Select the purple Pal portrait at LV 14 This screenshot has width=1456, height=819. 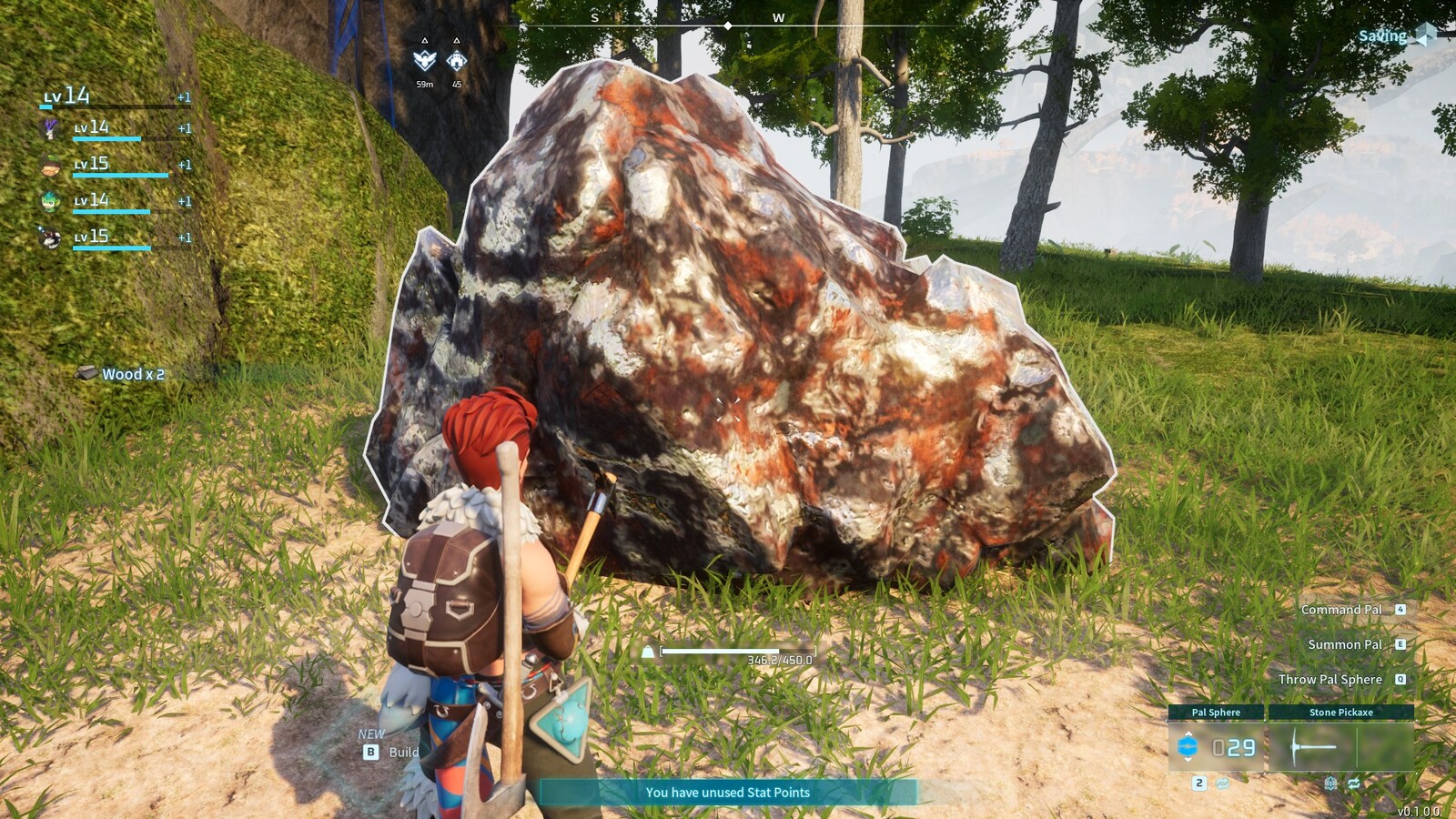tap(49, 127)
